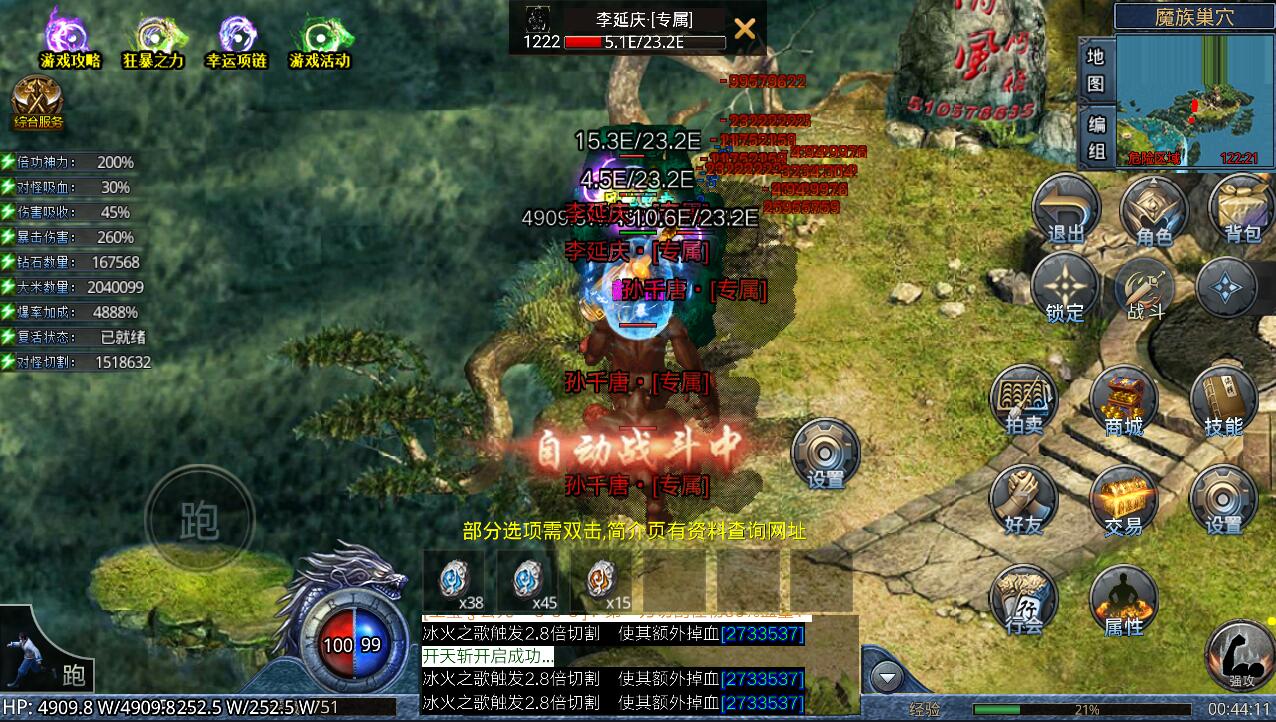This screenshot has height=722, width=1276.
Task: Click the 退出 exit button
Action: (x=1065, y=209)
